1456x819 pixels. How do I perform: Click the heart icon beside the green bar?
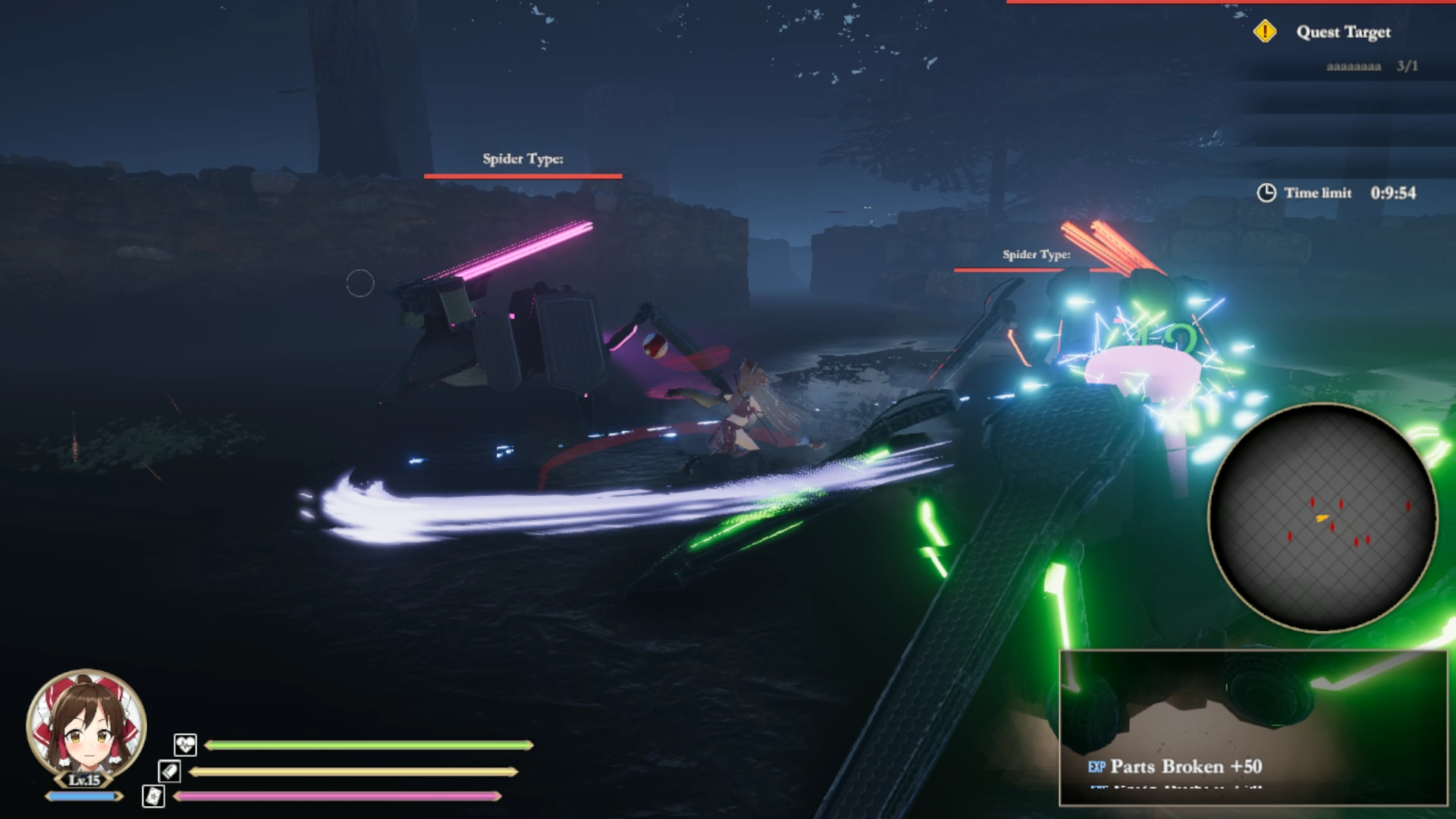click(x=185, y=745)
